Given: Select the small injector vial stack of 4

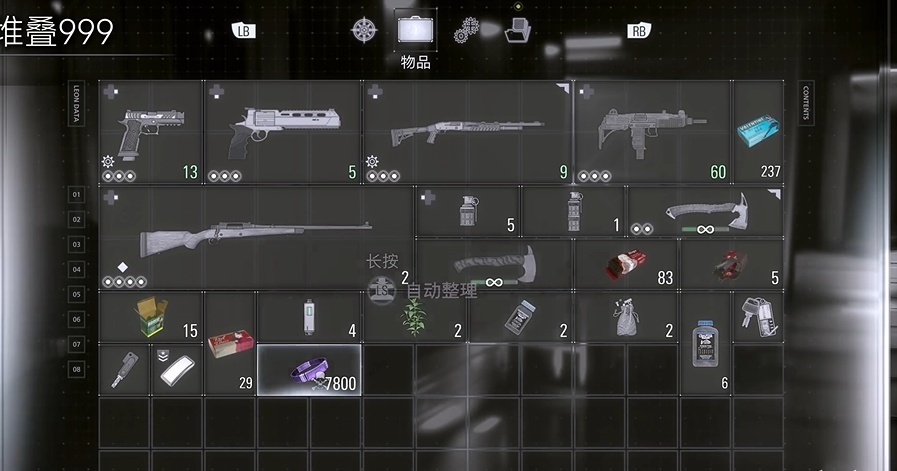Looking at the screenshot, I should click(x=309, y=317).
